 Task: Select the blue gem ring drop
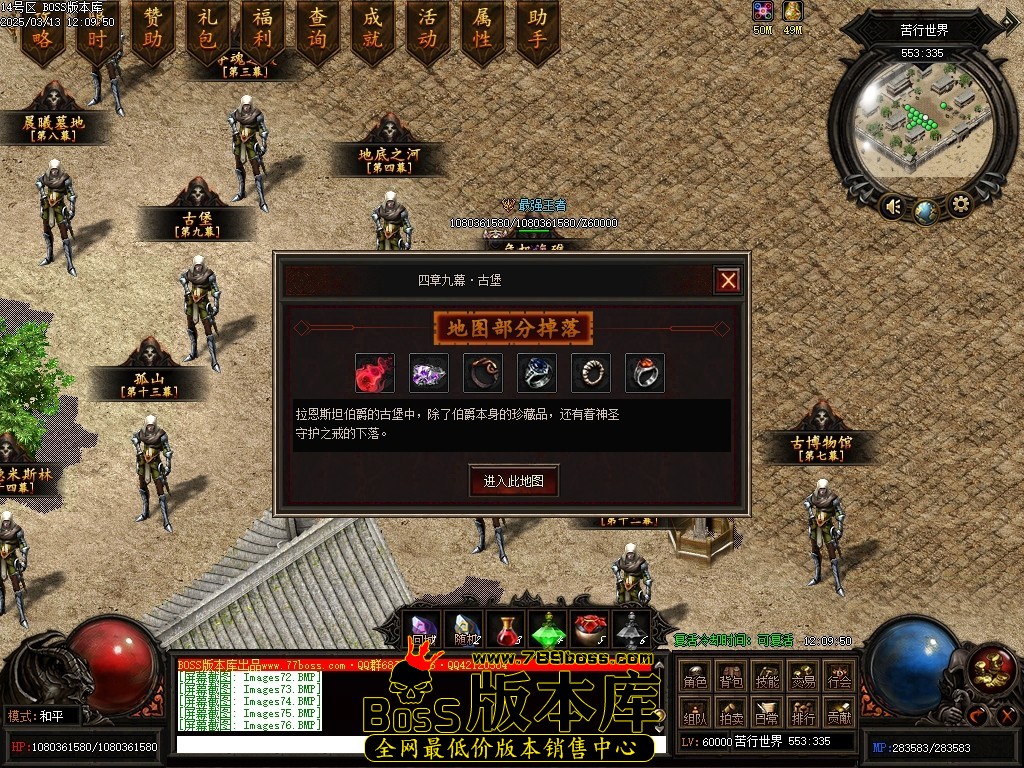point(537,373)
